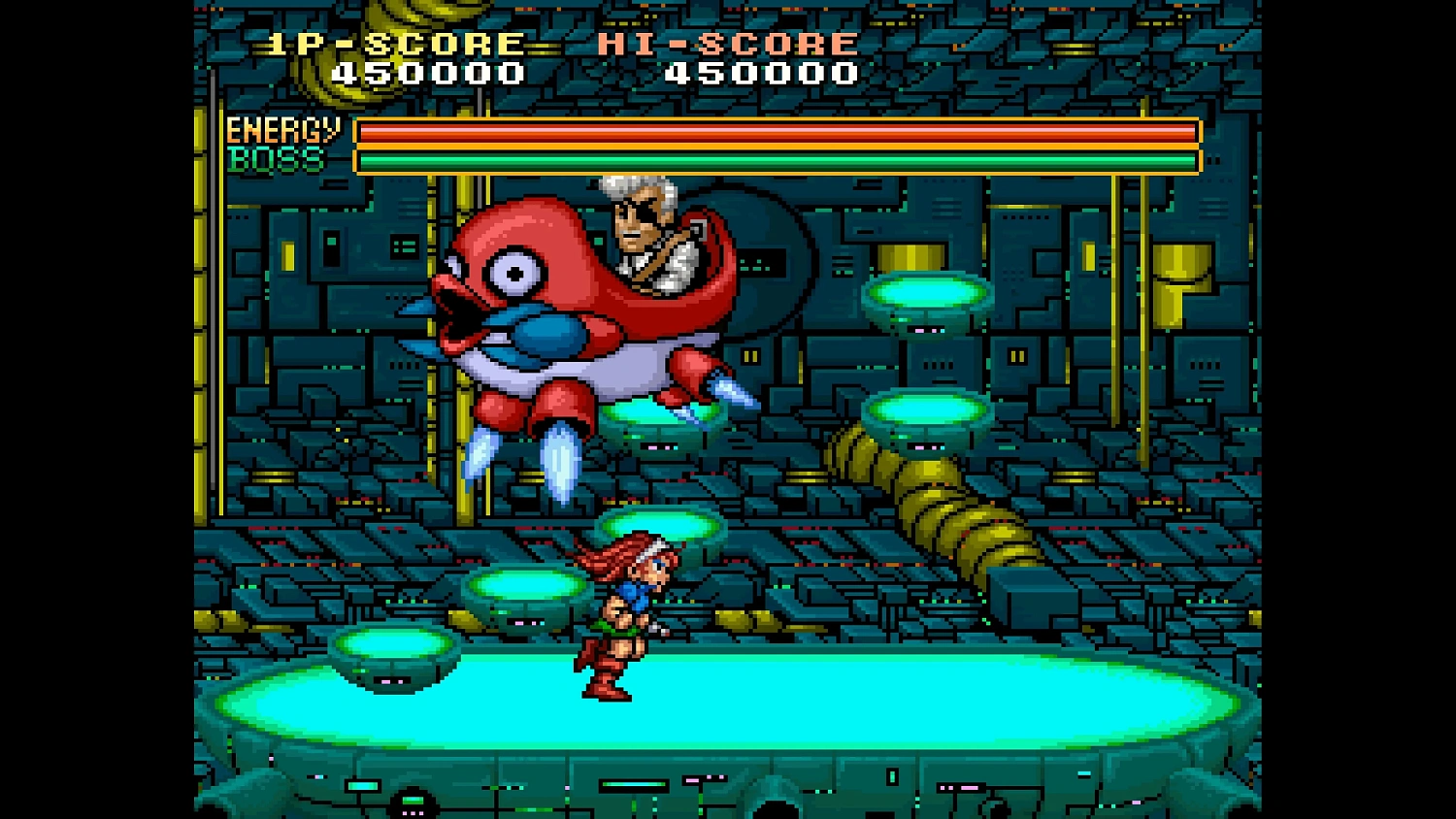Screen dimensions: 1456x819
Task: Click the orange ENERGY health bar
Action: pos(777,131)
